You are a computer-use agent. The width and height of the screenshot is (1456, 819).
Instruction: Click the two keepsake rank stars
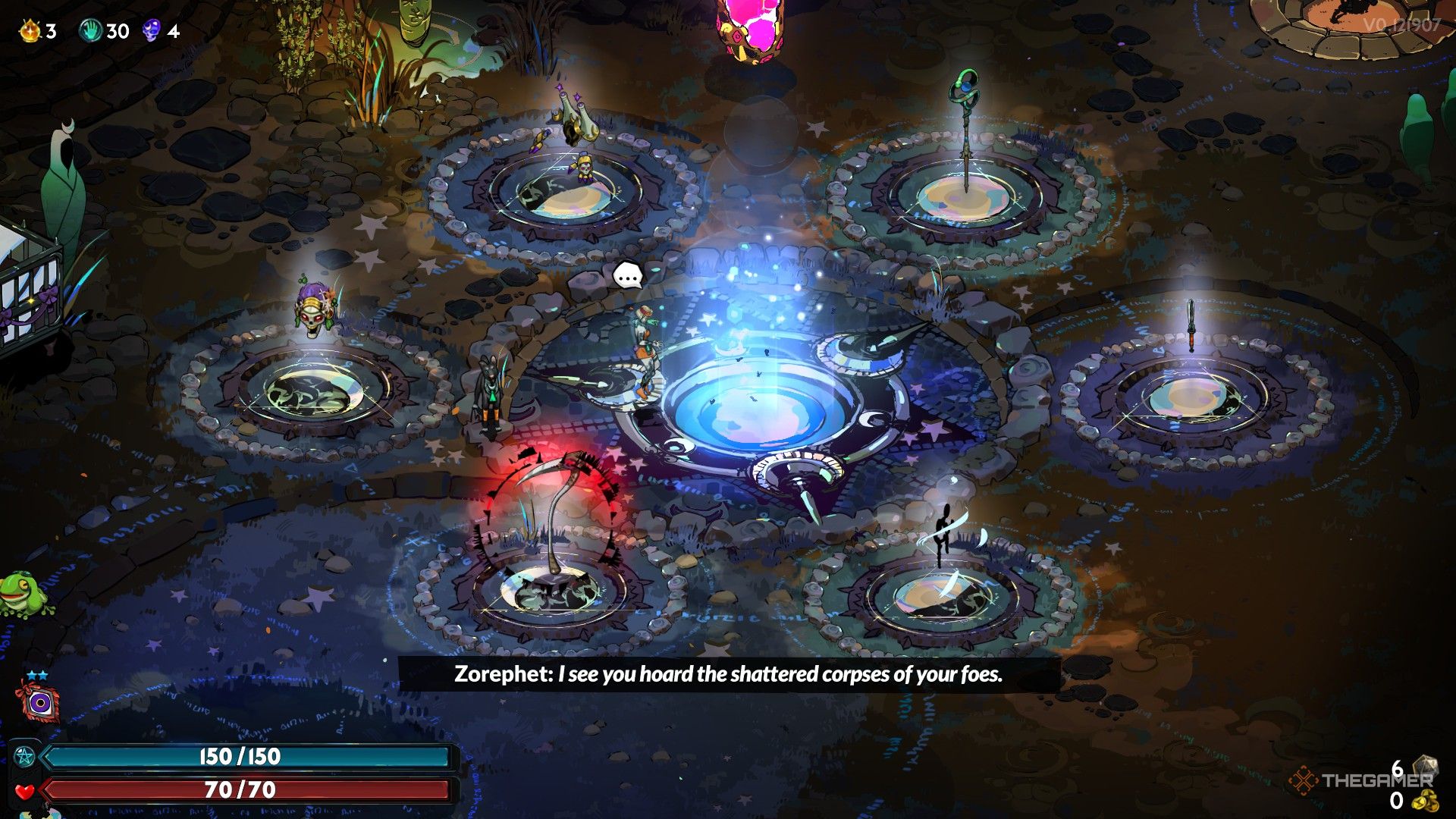[37, 674]
